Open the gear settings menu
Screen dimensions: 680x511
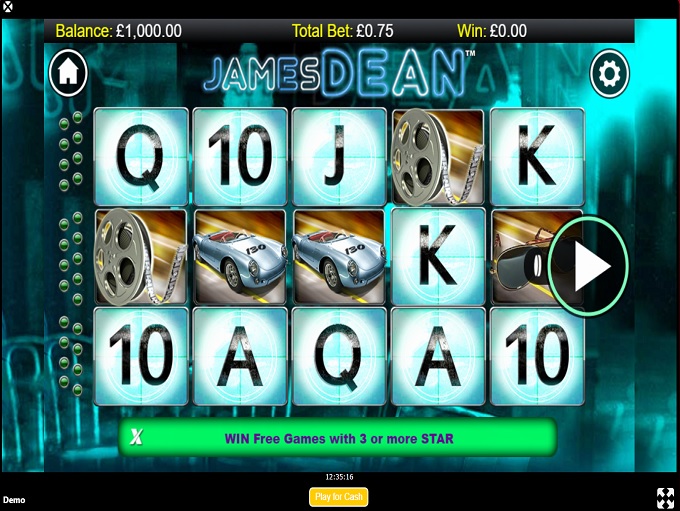(609, 73)
